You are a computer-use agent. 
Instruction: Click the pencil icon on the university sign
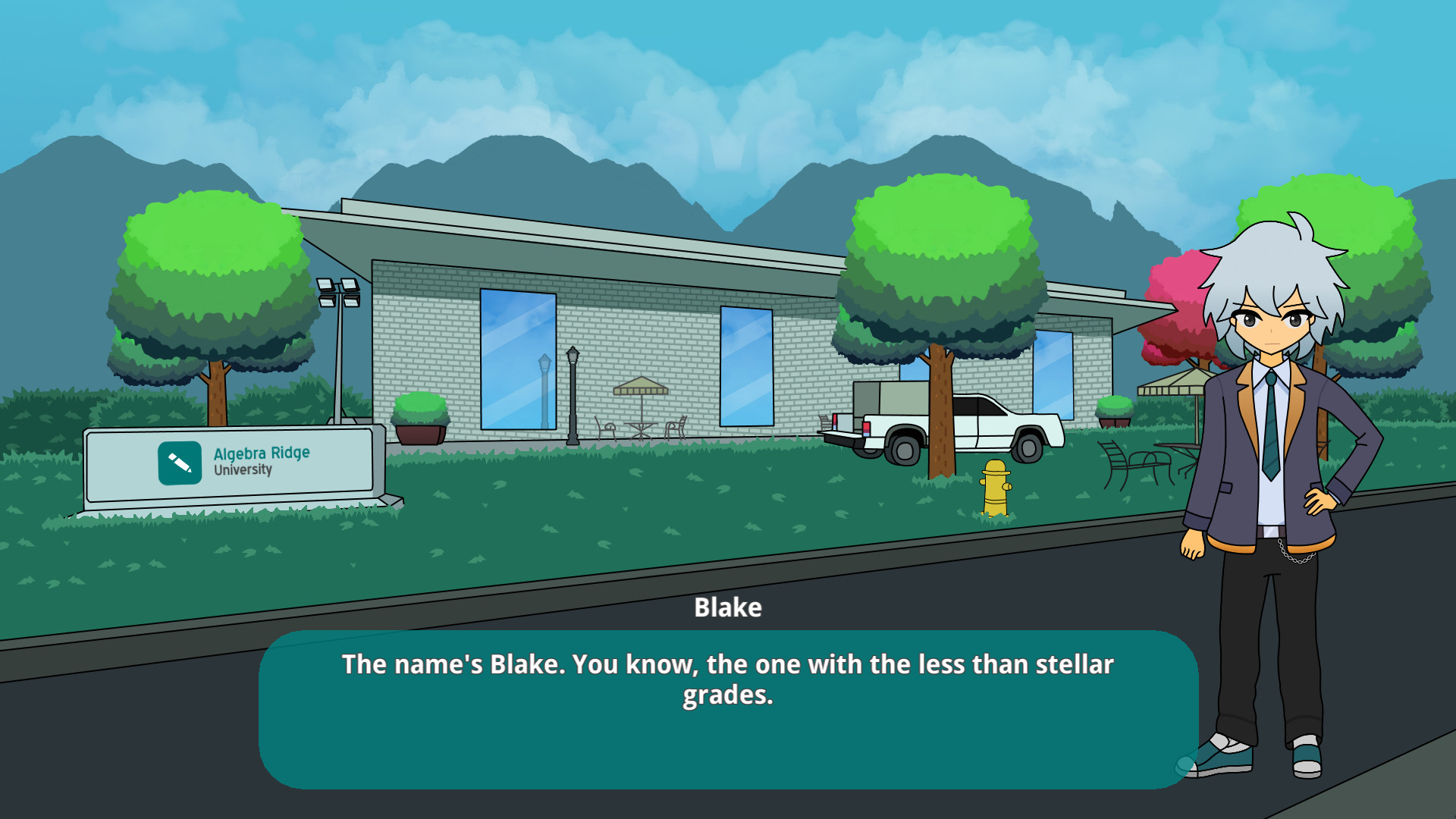(x=180, y=460)
